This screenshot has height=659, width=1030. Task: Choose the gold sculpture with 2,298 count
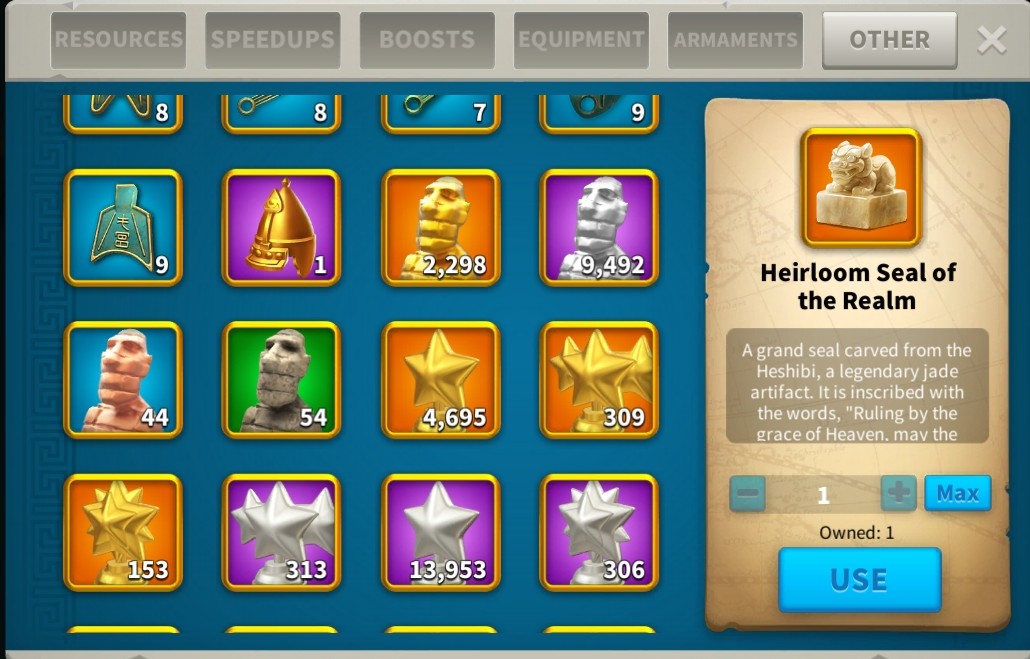tap(441, 227)
